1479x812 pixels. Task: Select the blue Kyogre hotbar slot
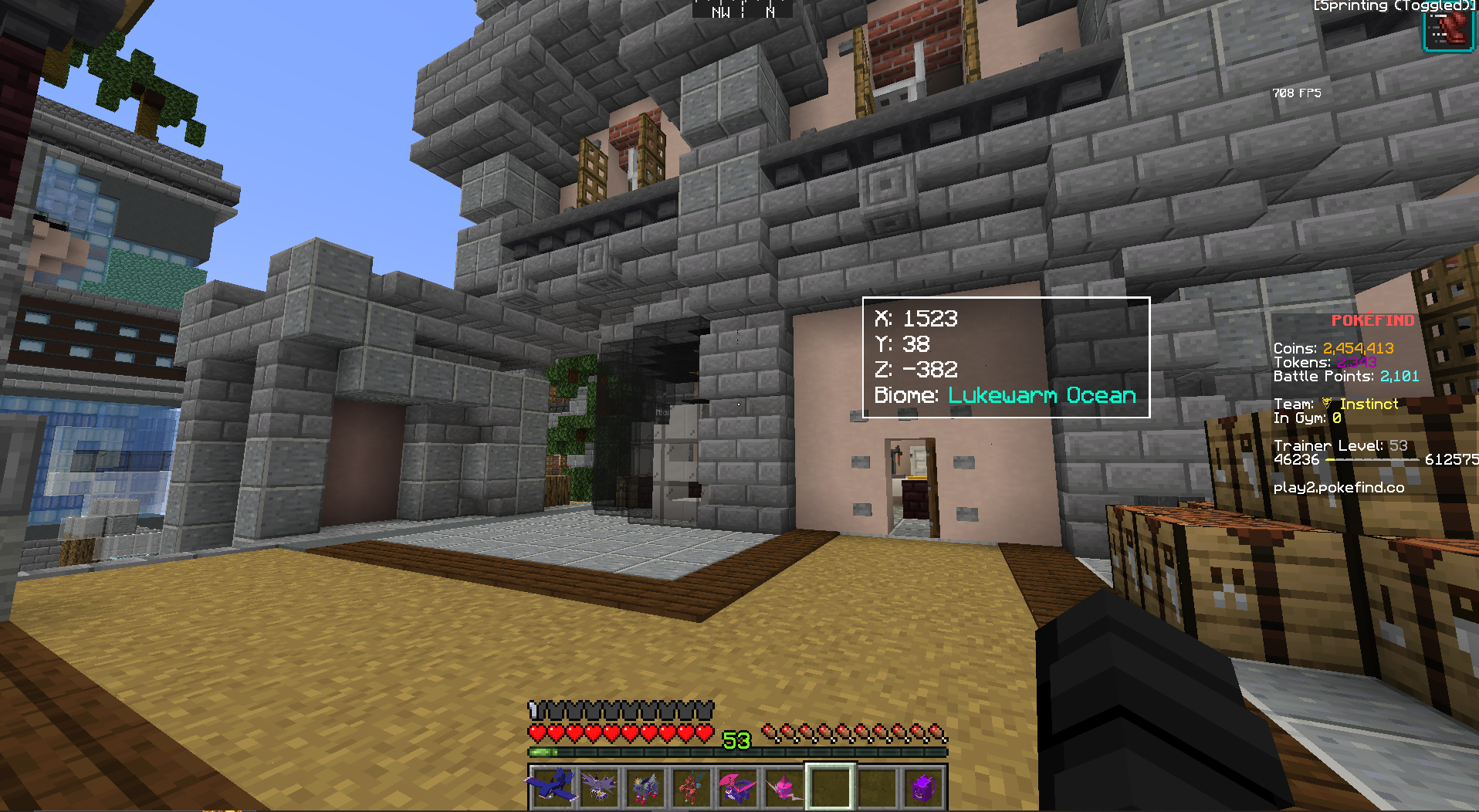click(552, 787)
